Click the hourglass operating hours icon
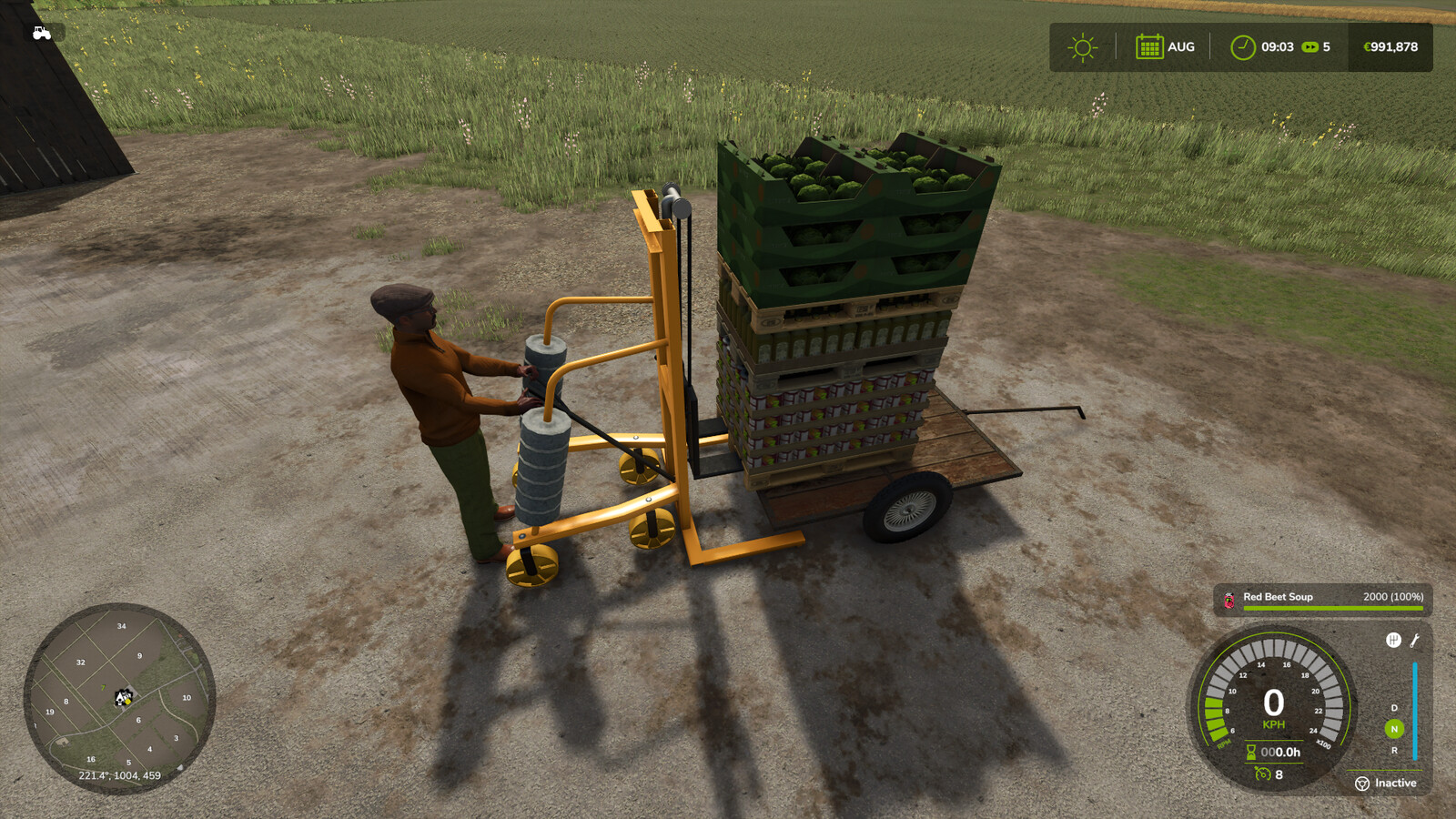This screenshot has width=1456, height=819. tap(1250, 751)
